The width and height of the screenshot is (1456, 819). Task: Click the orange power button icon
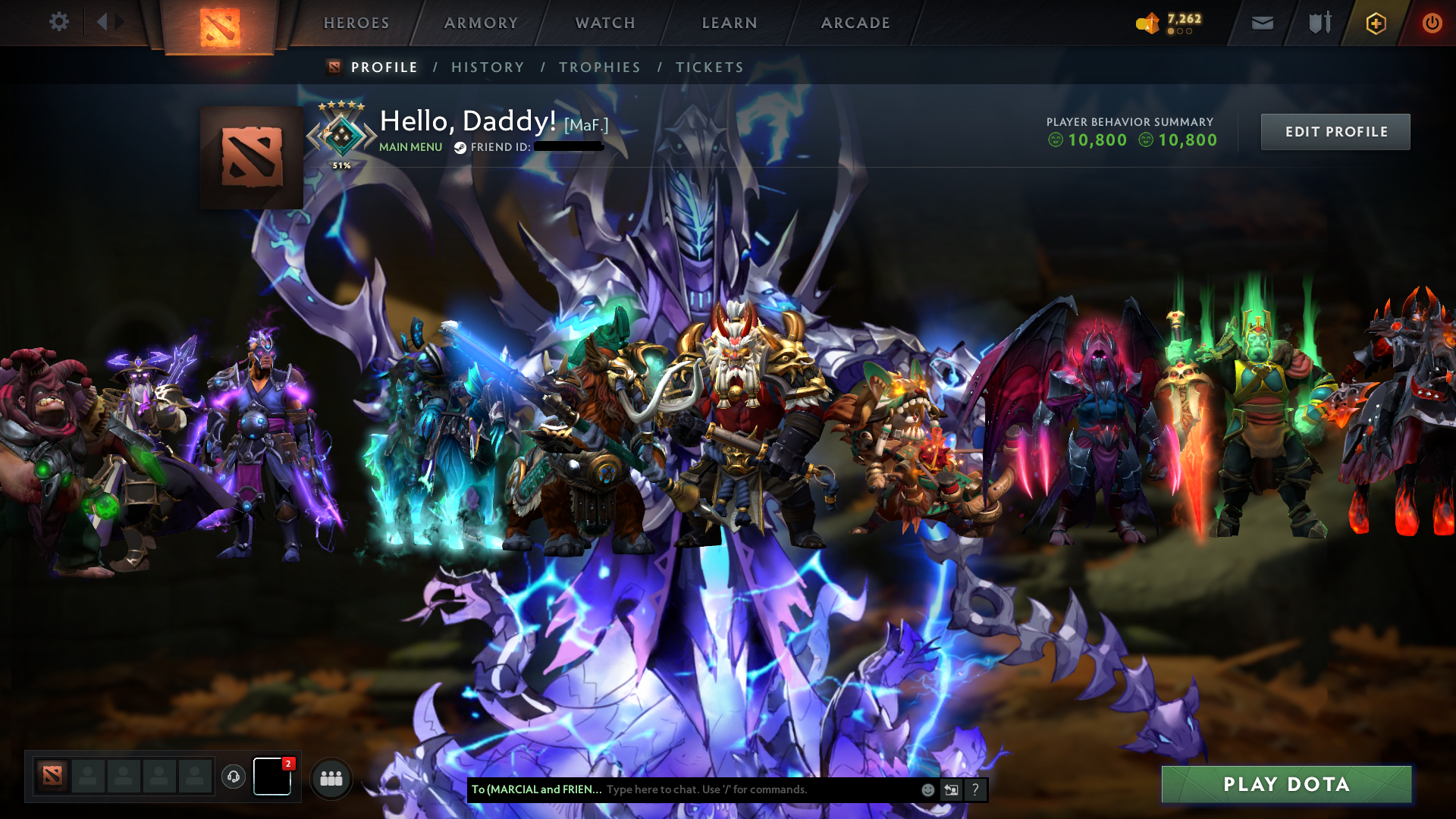1432,23
